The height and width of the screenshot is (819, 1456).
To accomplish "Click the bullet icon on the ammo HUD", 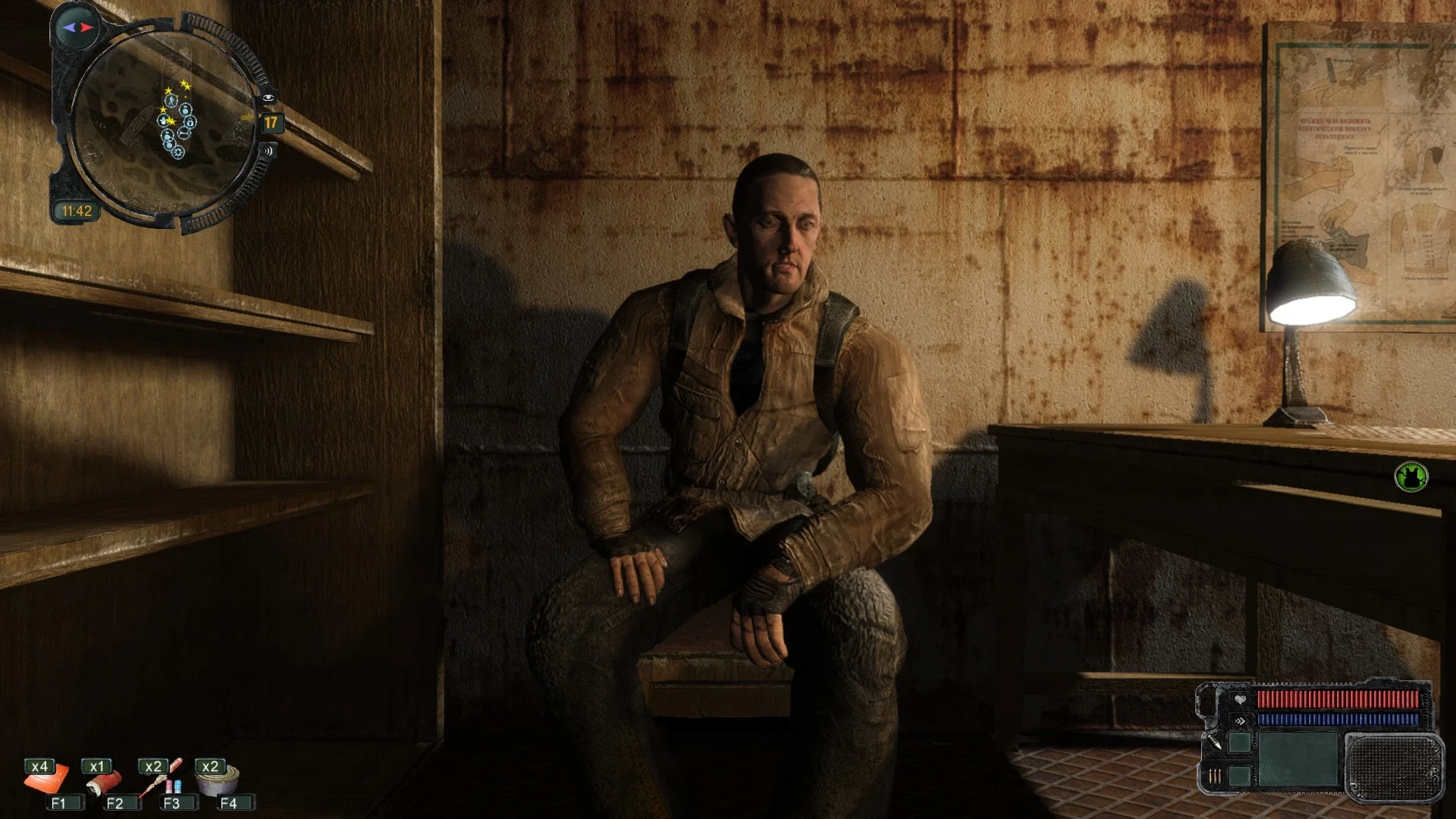I will coord(1215,741).
